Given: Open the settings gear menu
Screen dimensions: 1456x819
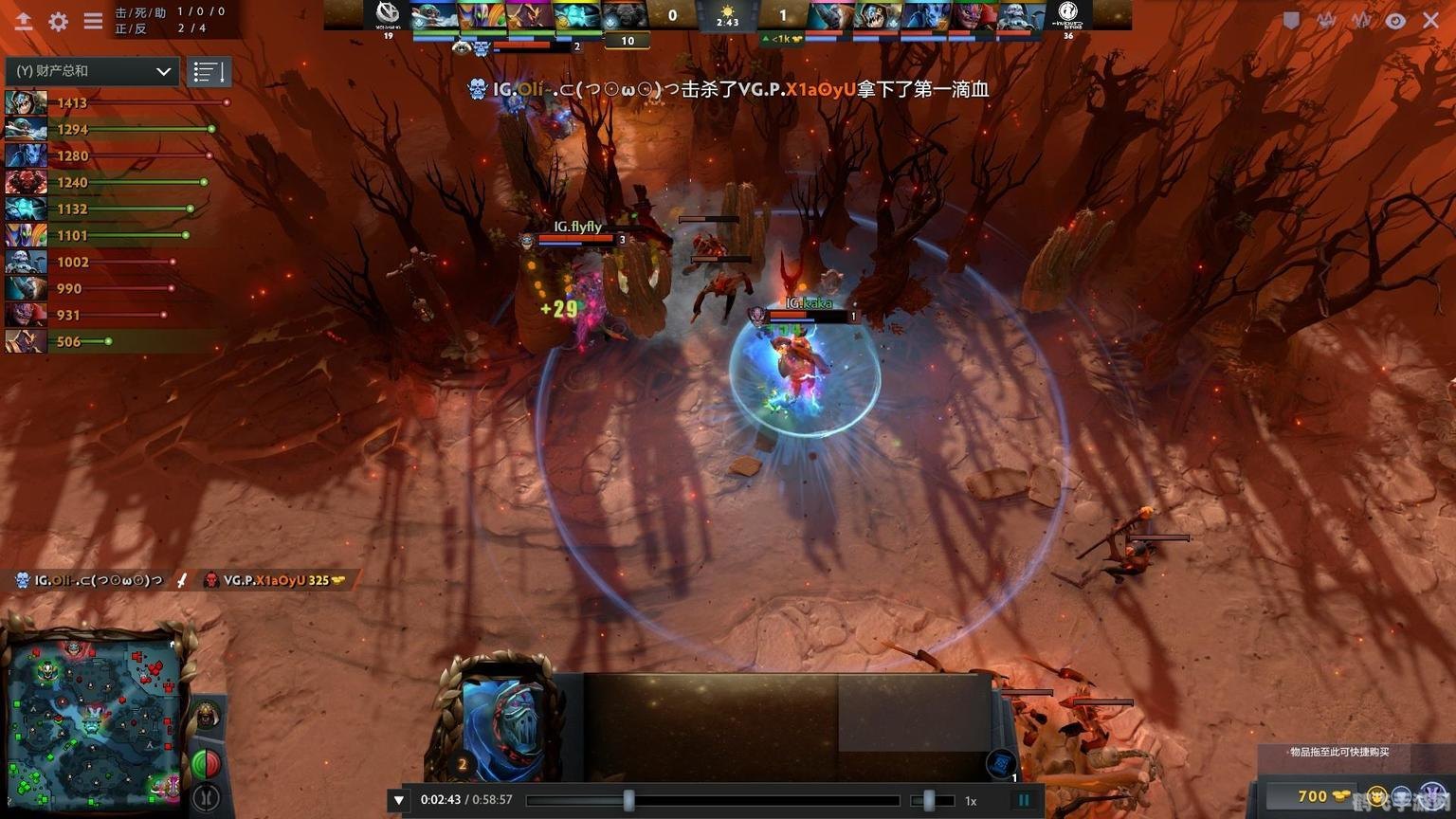Looking at the screenshot, I should tap(58, 21).
